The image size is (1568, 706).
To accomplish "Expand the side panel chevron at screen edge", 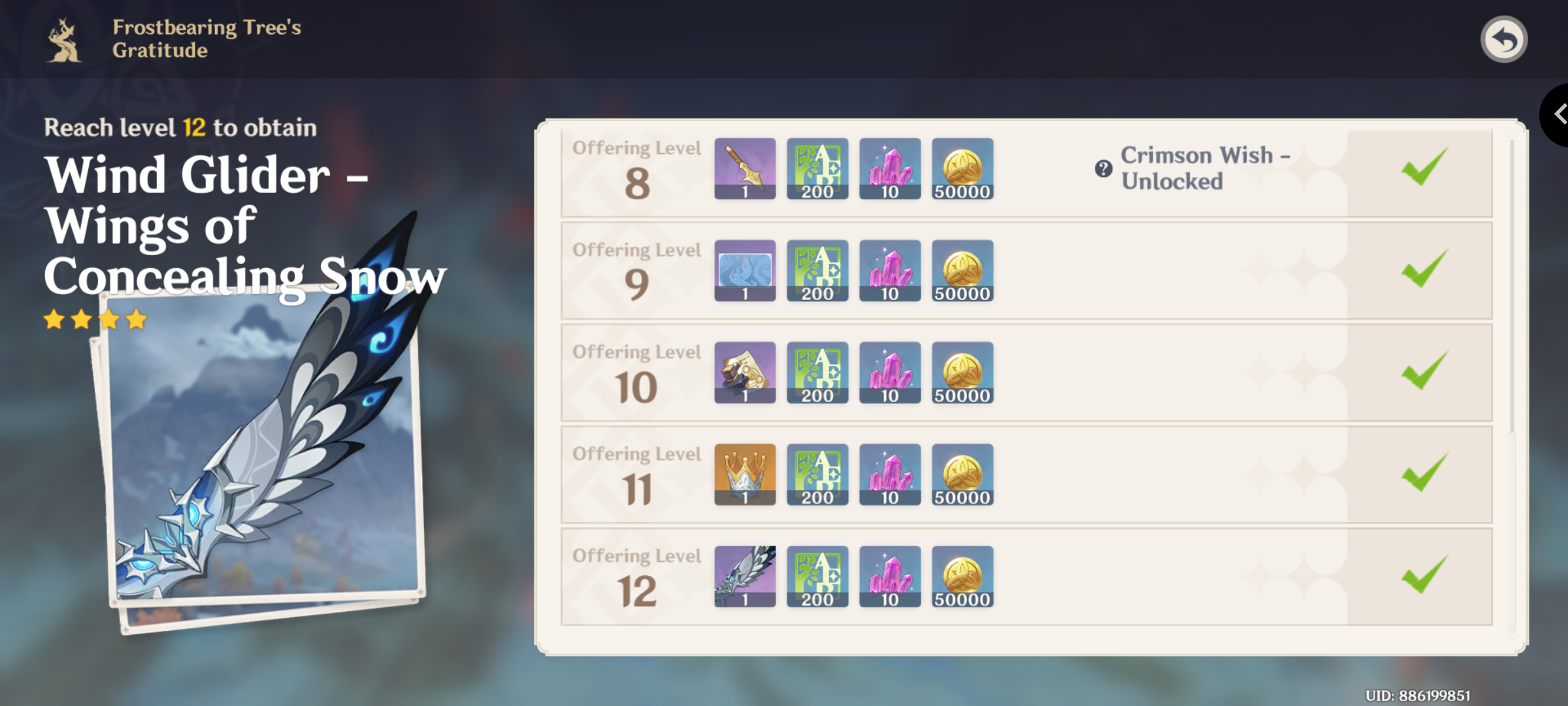I will coord(1559,114).
